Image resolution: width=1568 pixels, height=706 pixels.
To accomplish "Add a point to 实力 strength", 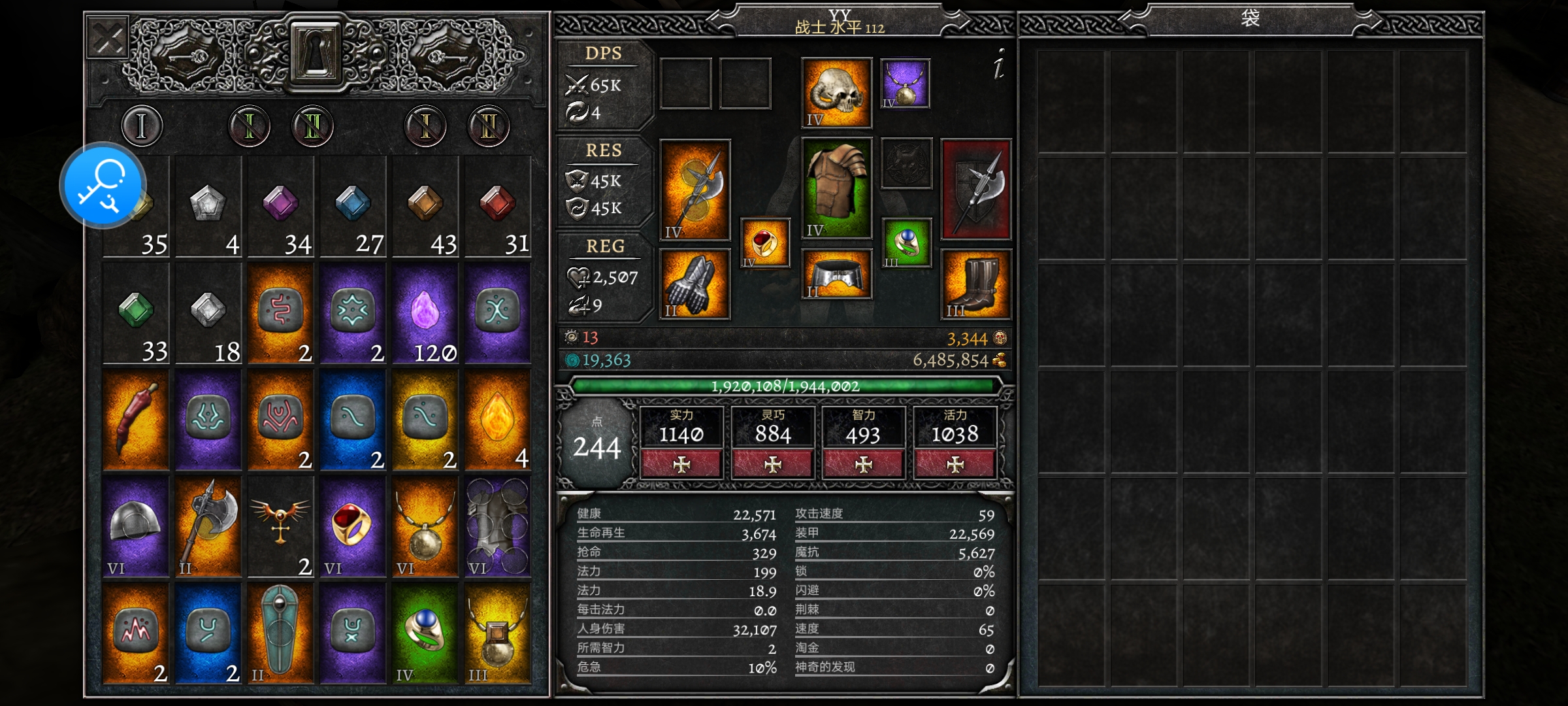I will (681, 464).
